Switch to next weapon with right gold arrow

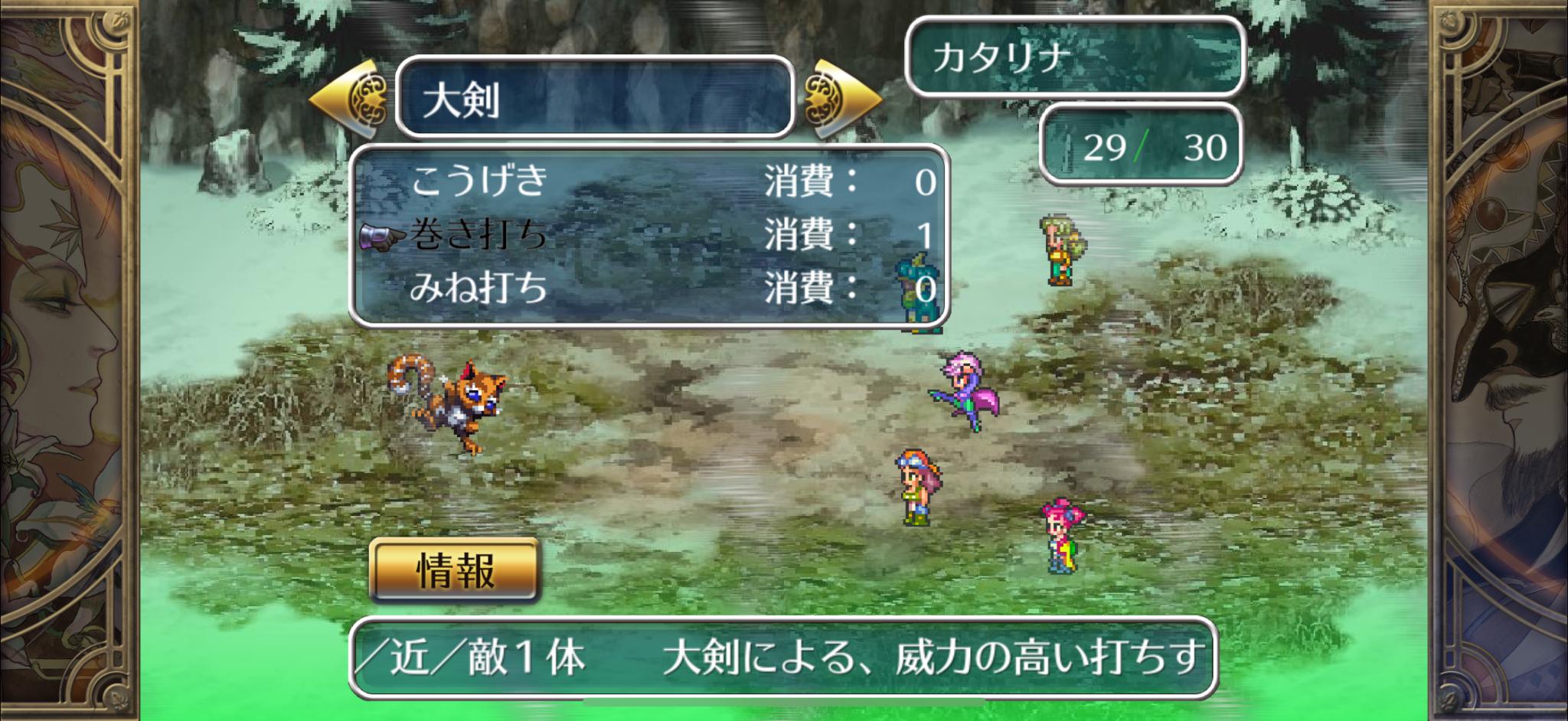click(840, 100)
